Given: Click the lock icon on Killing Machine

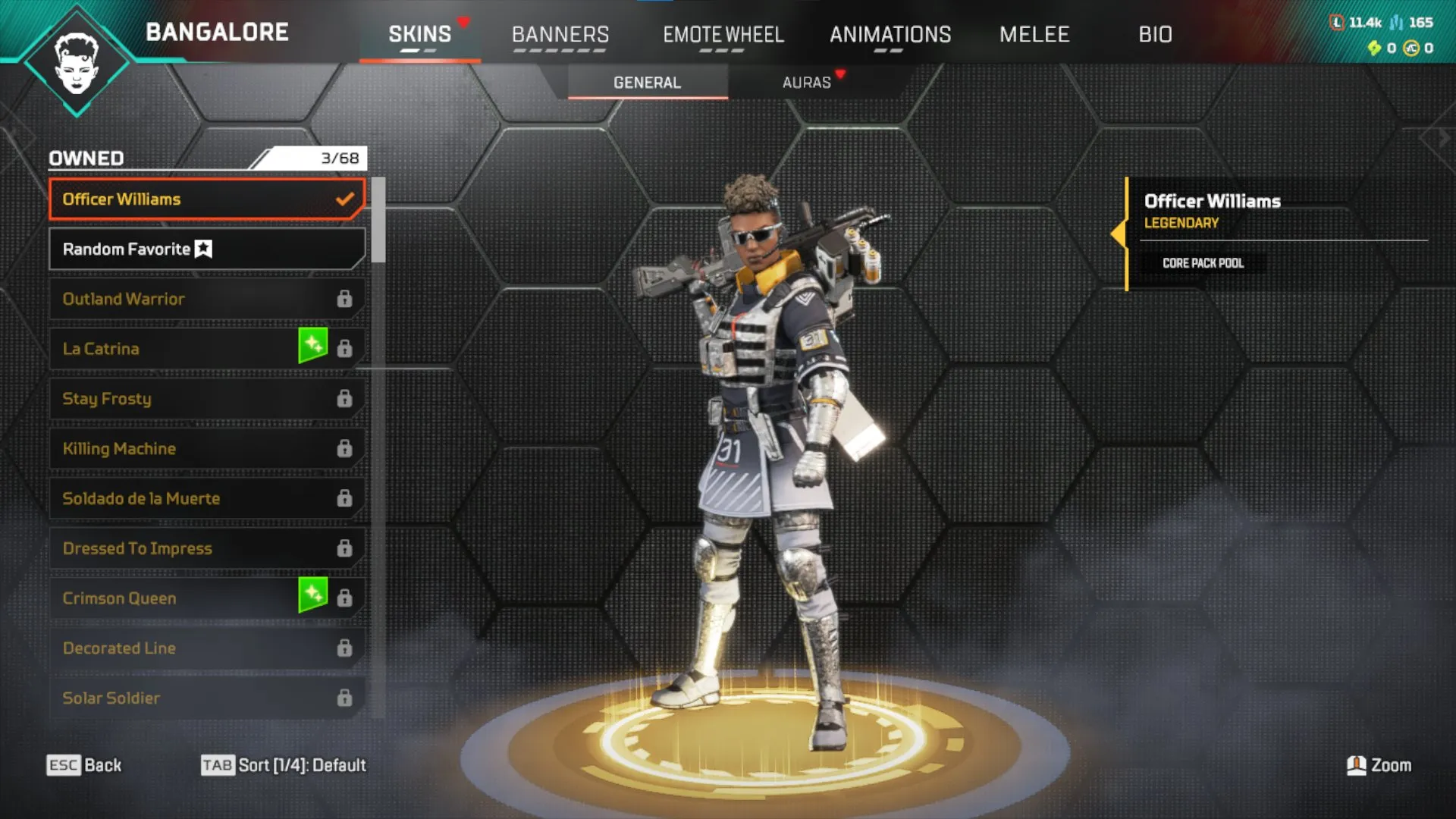Looking at the screenshot, I should 347,448.
